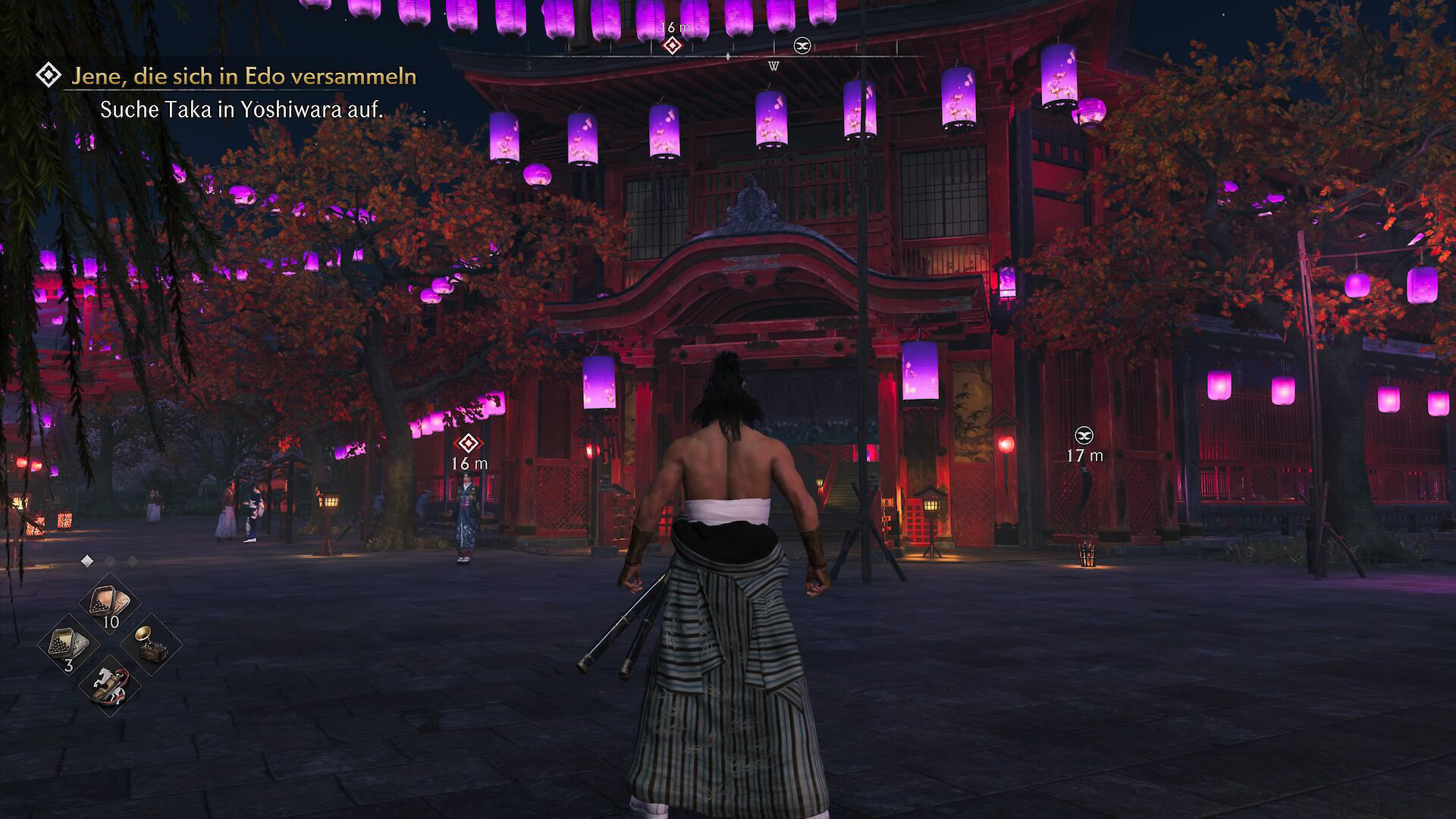Click the red diamond quest marker on the compass
The image size is (1456, 819).
coord(671,46)
